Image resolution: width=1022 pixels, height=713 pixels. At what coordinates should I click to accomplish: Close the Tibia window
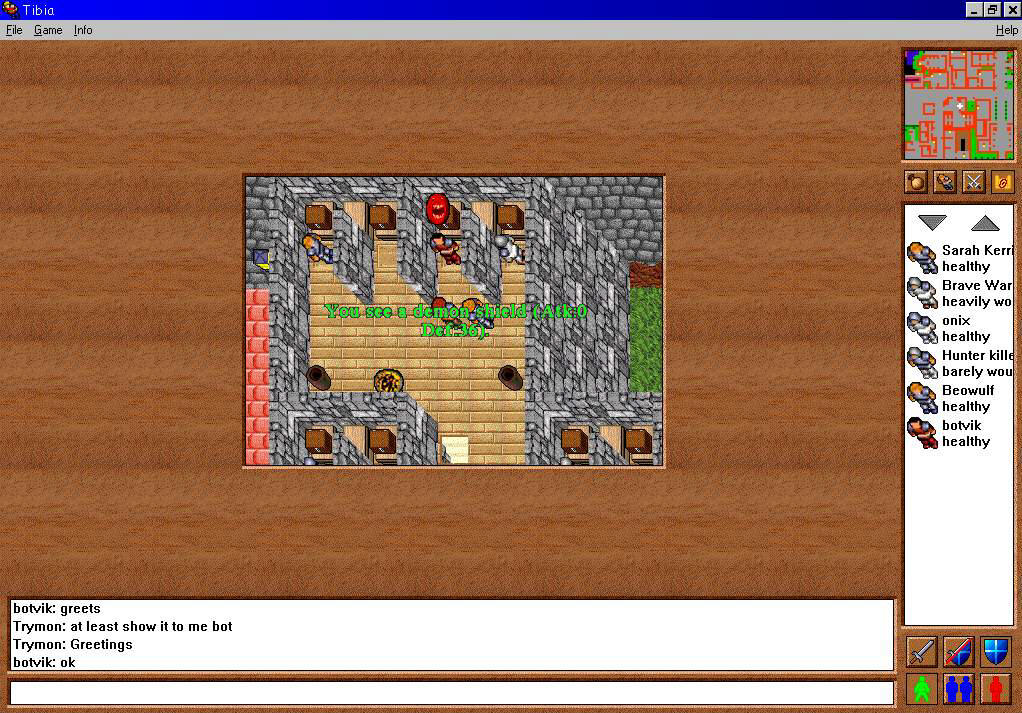tap(1012, 10)
